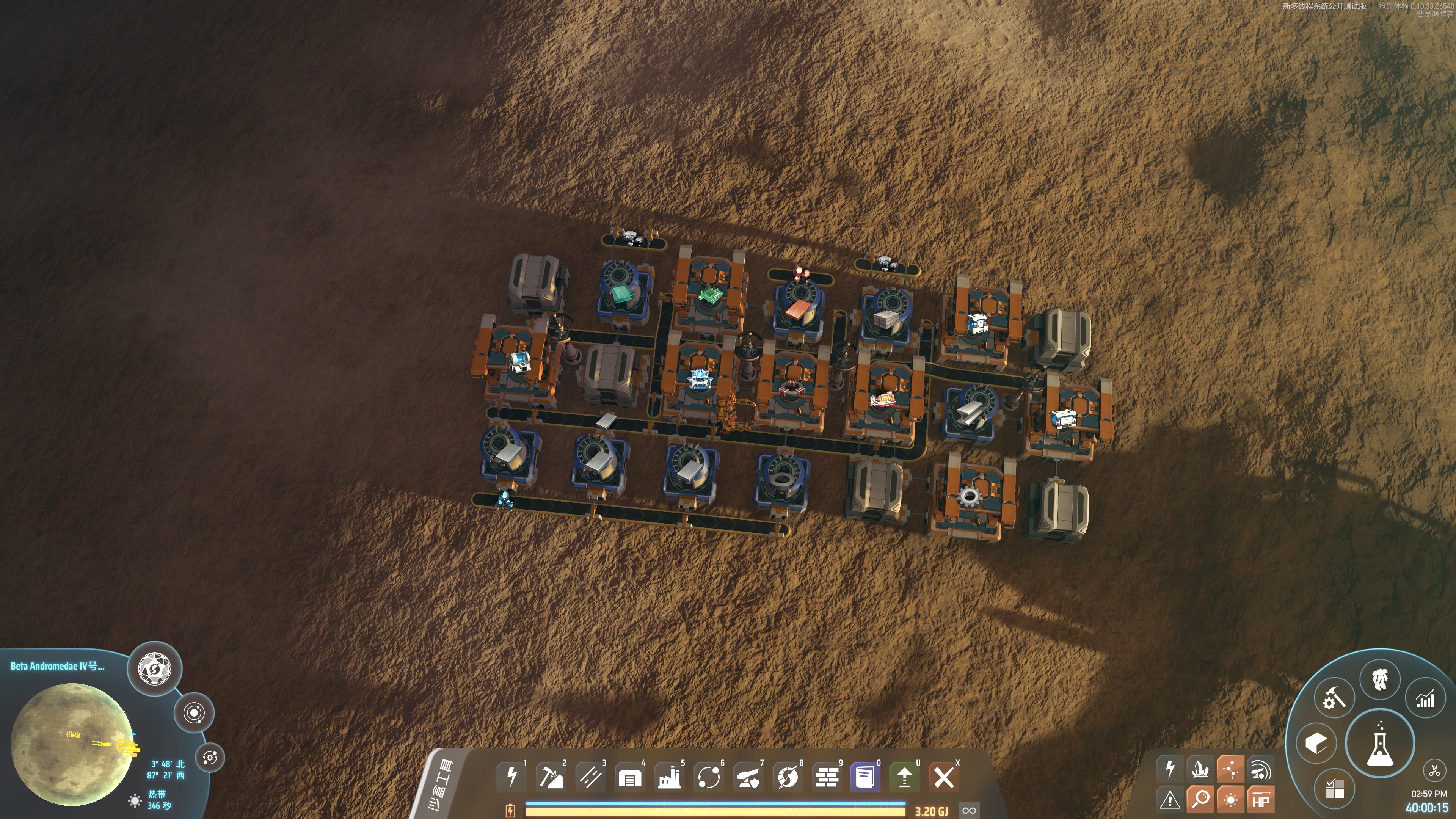Open the power (lightning) build category
Viewport: 1456px width, 819px height.
511,777
